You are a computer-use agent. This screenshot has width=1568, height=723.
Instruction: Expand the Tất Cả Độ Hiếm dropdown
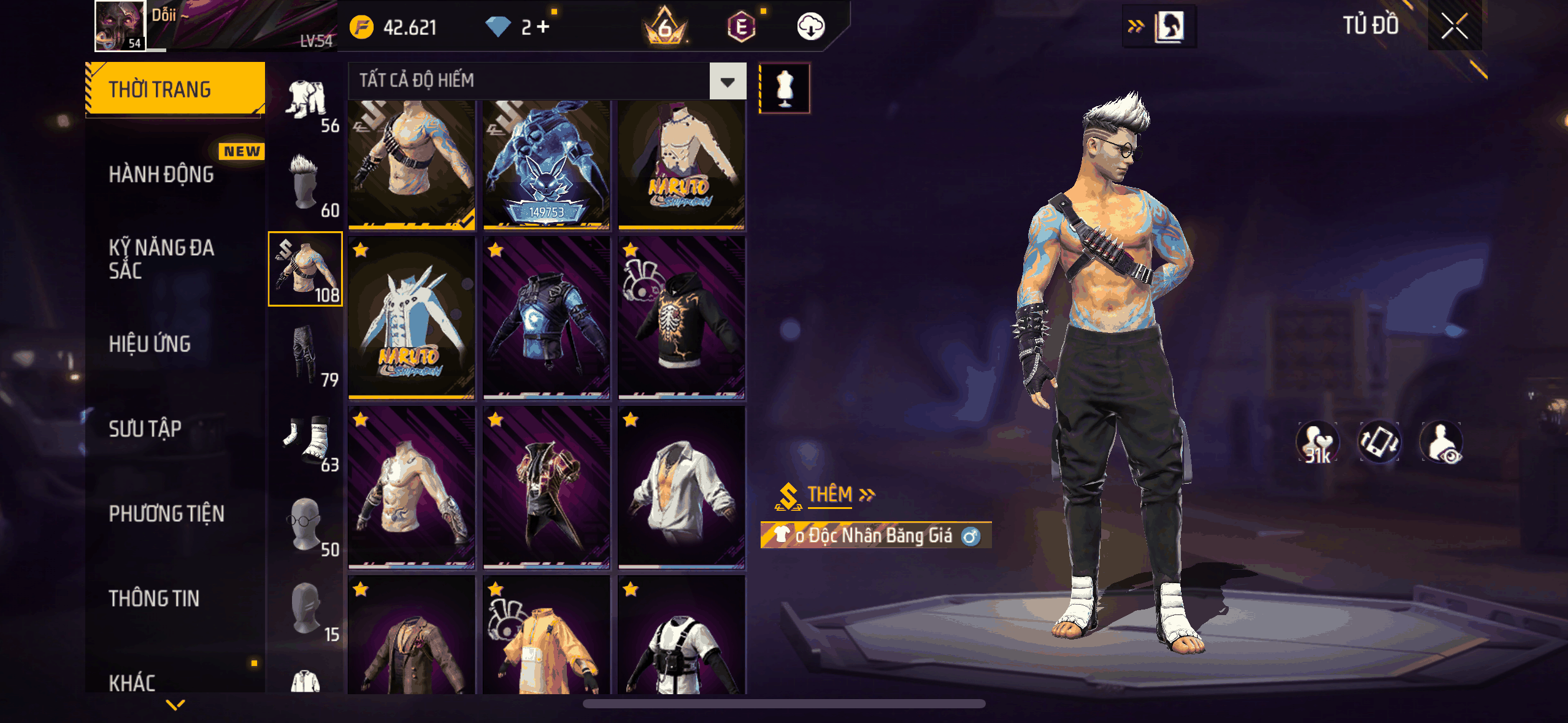(x=728, y=81)
